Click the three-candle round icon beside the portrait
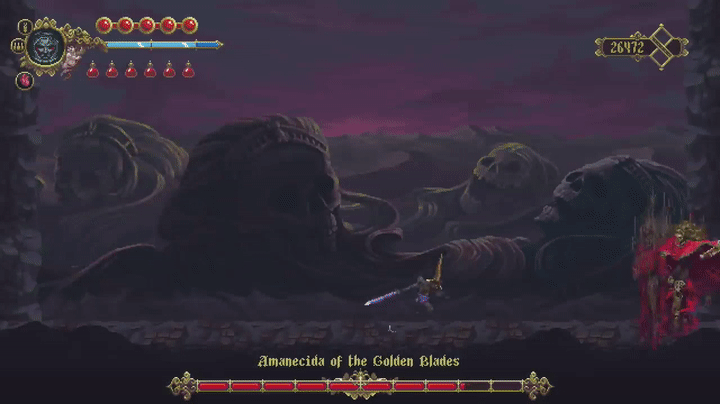720x404 pixels. (x=18, y=46)
